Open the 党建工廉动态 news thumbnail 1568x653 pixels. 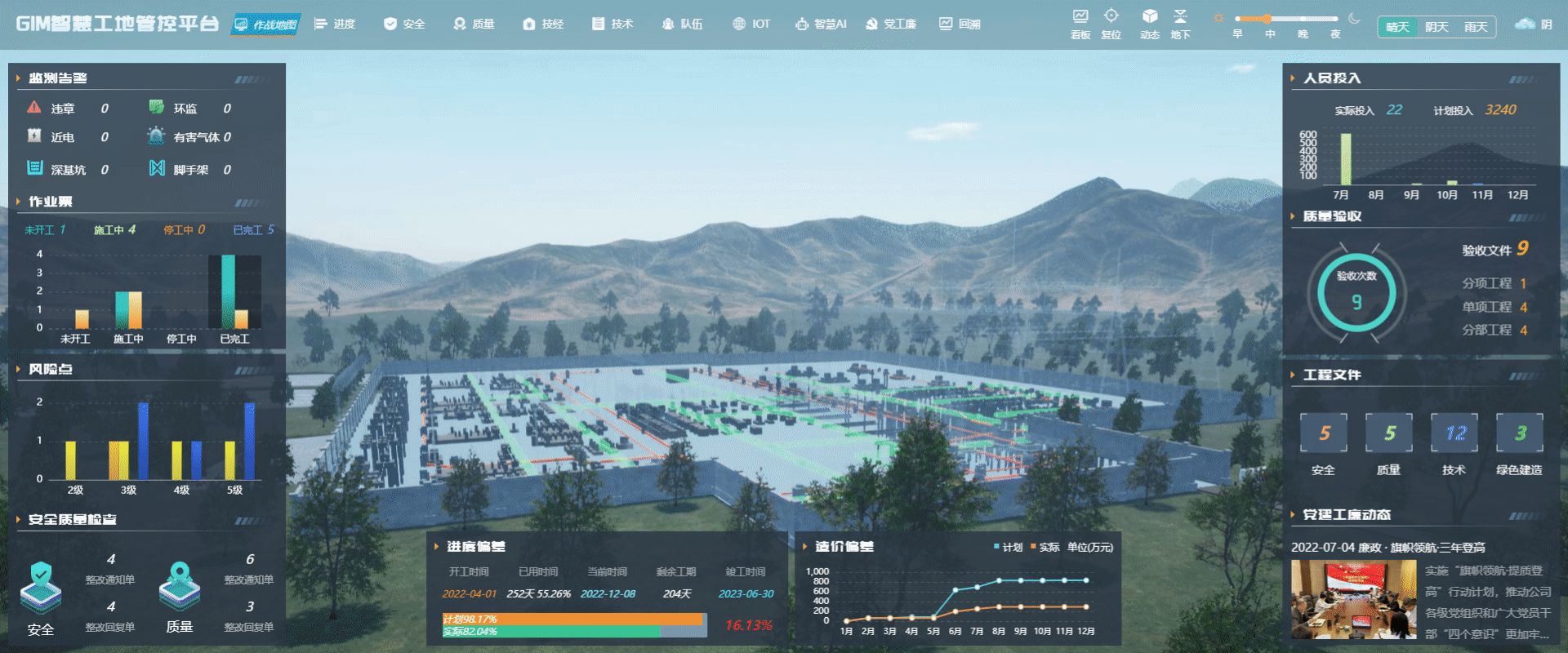point(1353,599)
